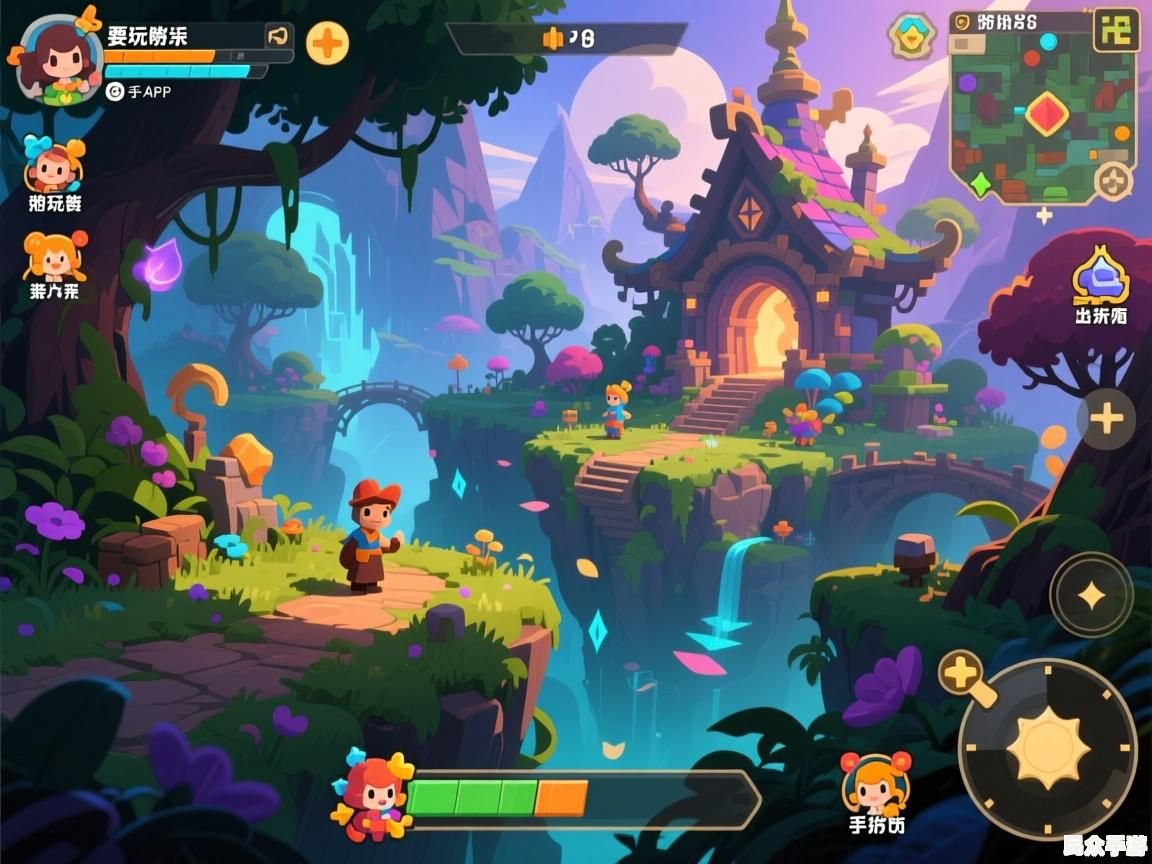
Task: Tap the round plus button near the purple tree
Action: point(1106,418)
